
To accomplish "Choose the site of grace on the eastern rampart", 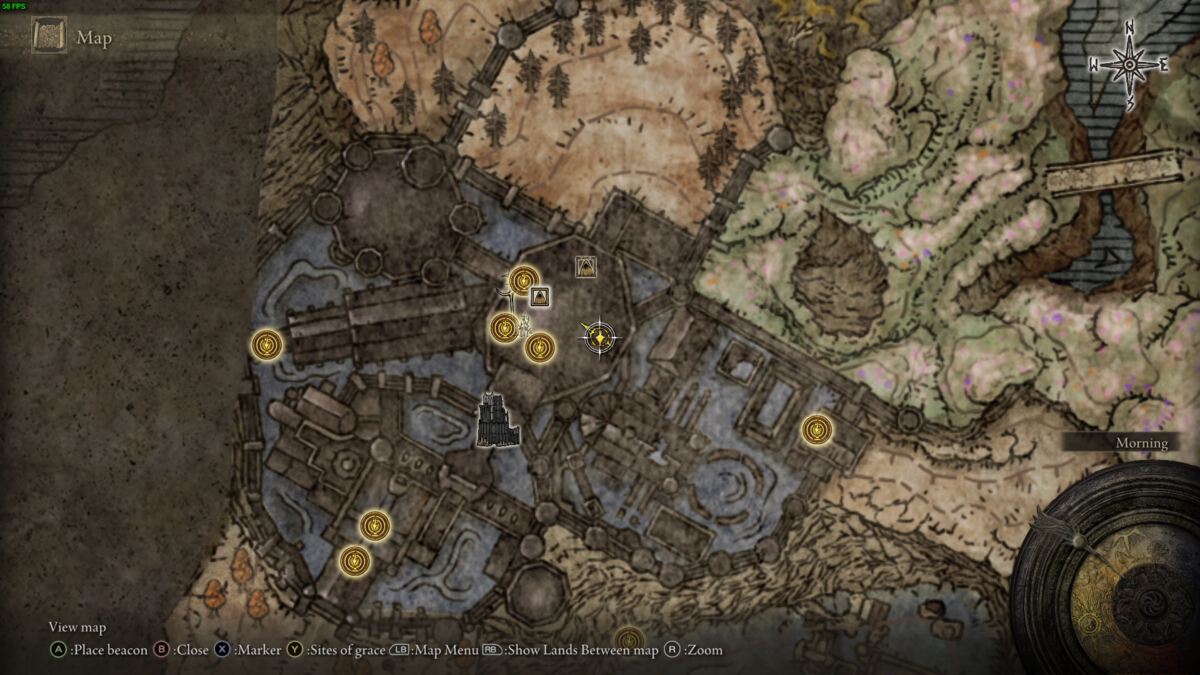I will pyautogui.click(x=817, y=430).
